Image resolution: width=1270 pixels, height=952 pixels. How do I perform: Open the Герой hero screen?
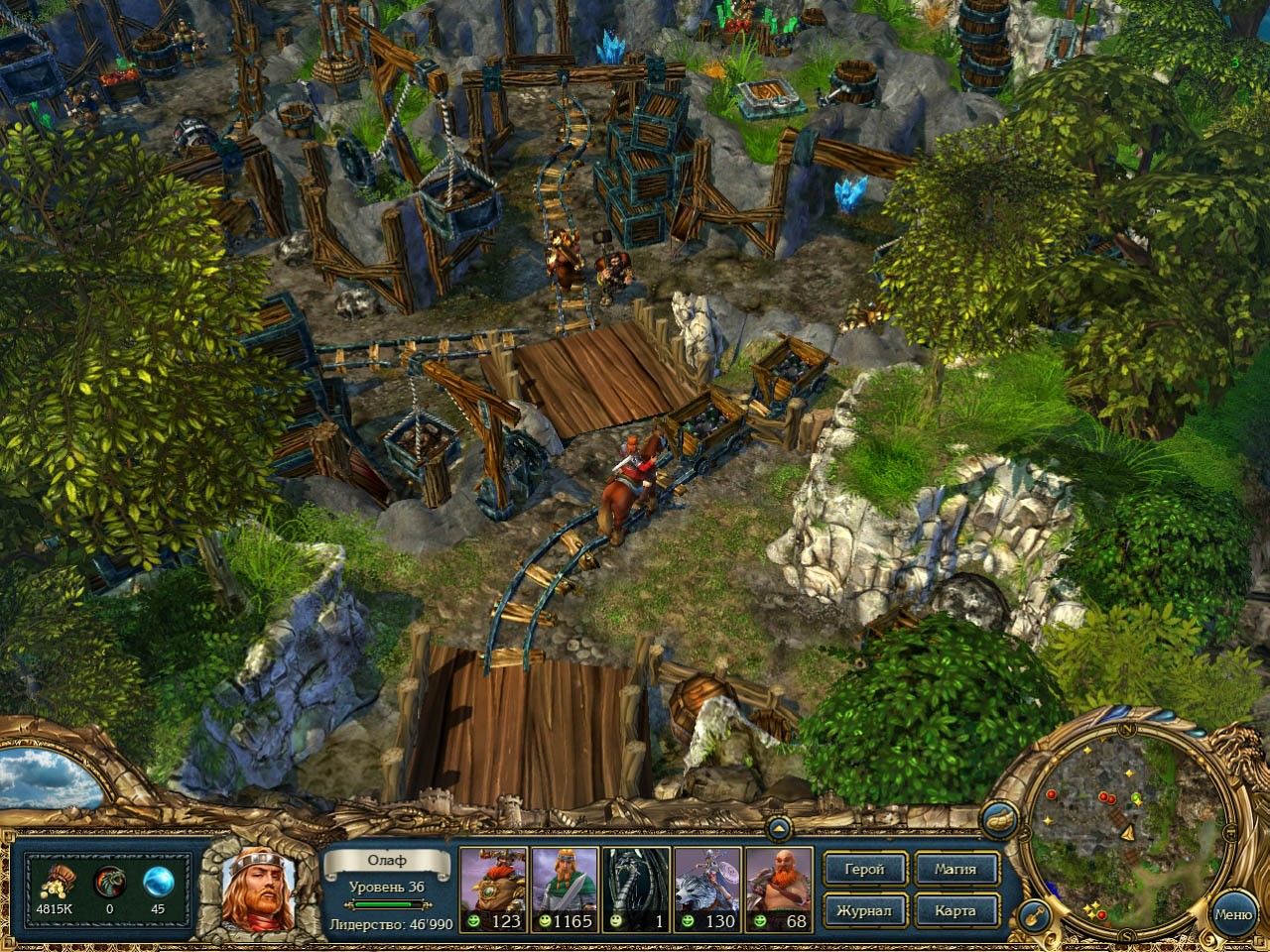point(865,870)
